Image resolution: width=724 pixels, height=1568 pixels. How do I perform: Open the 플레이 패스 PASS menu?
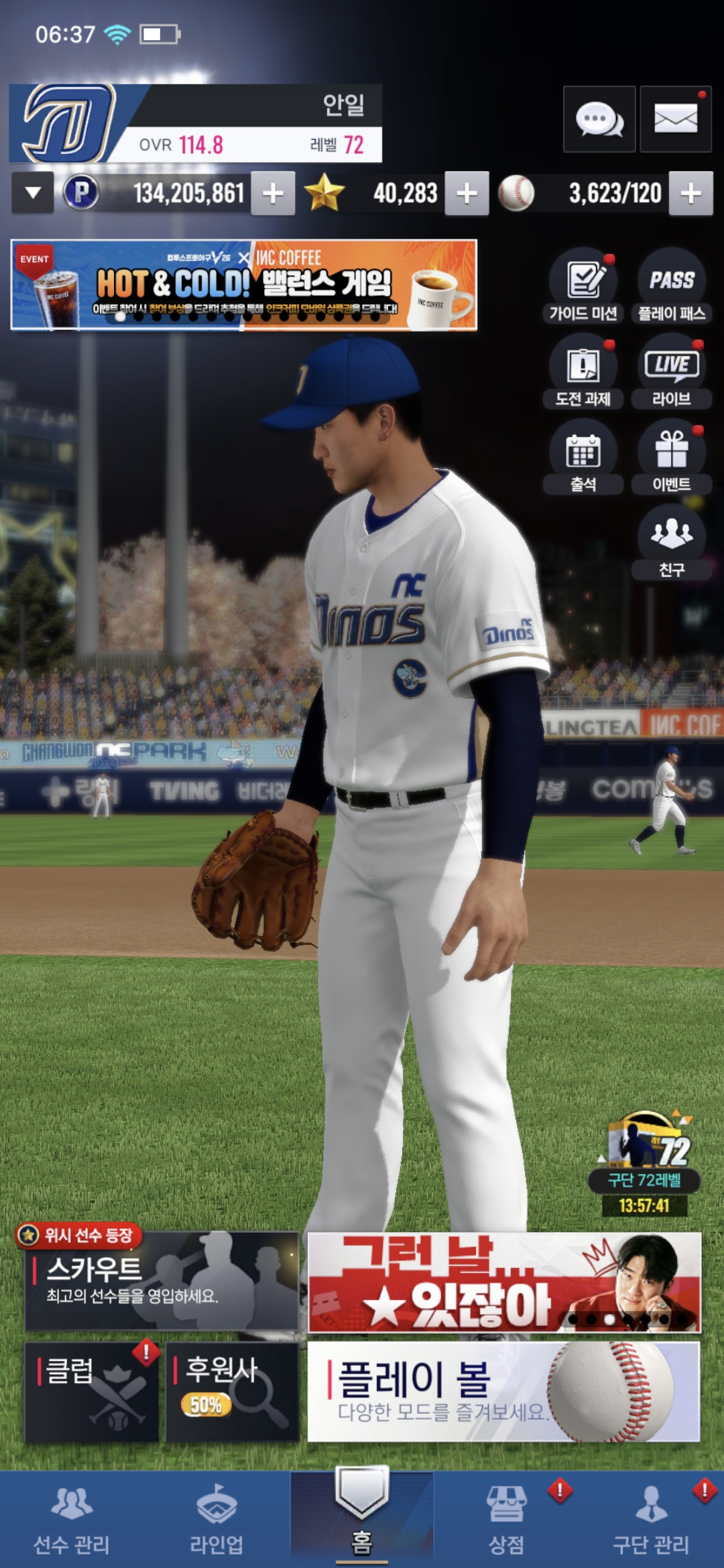(672, 286)
